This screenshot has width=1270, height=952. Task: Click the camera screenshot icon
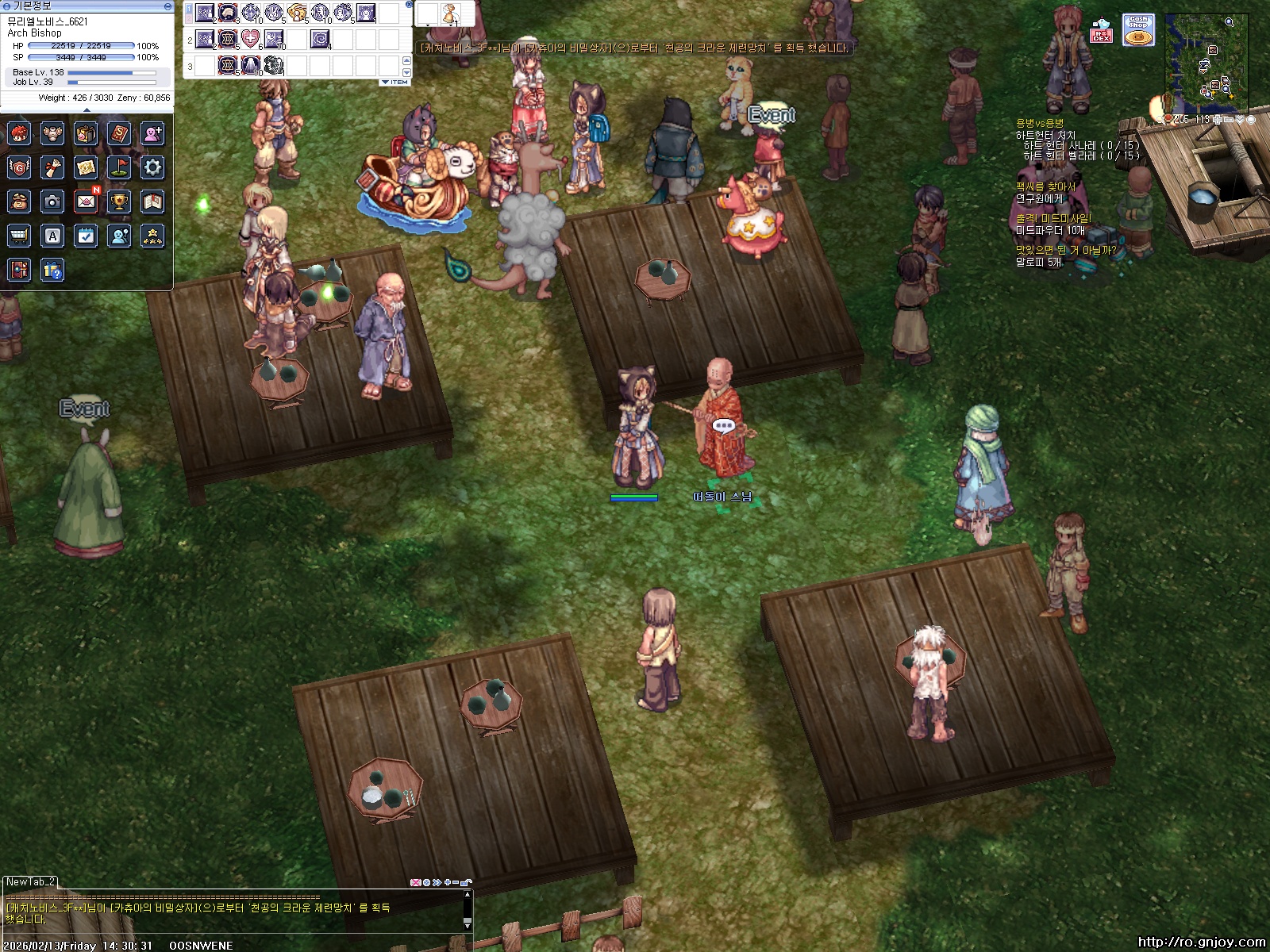pyautogui.click(x=52, y=202)
